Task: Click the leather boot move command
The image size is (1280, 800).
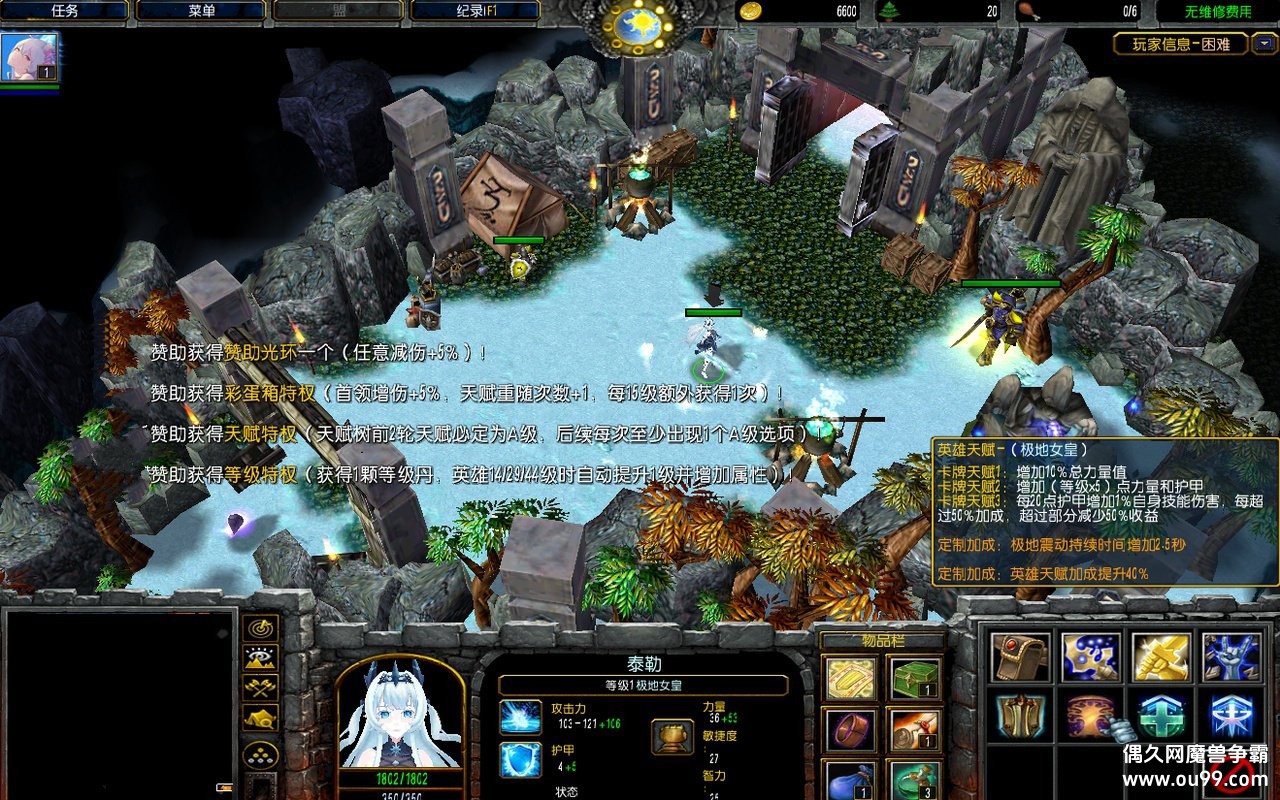Action: [x=1021, y=657]
